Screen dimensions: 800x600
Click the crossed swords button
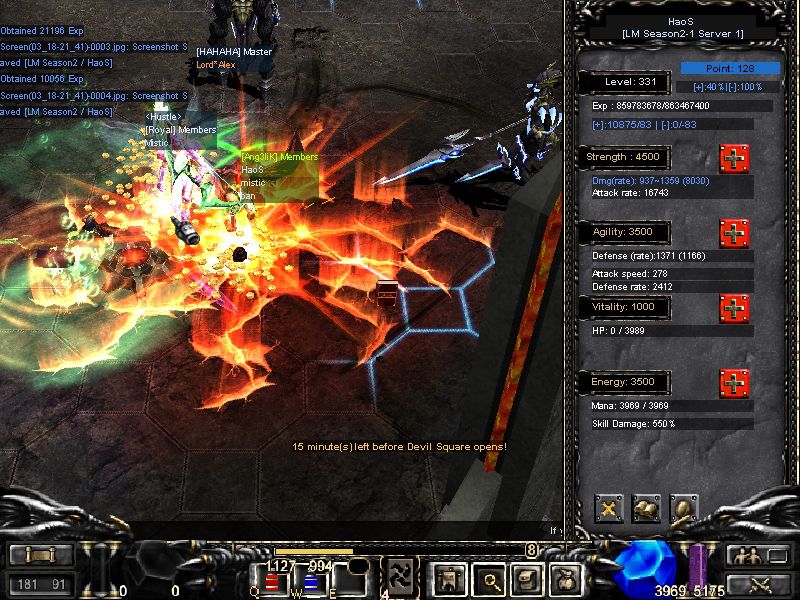coord(757,584)
